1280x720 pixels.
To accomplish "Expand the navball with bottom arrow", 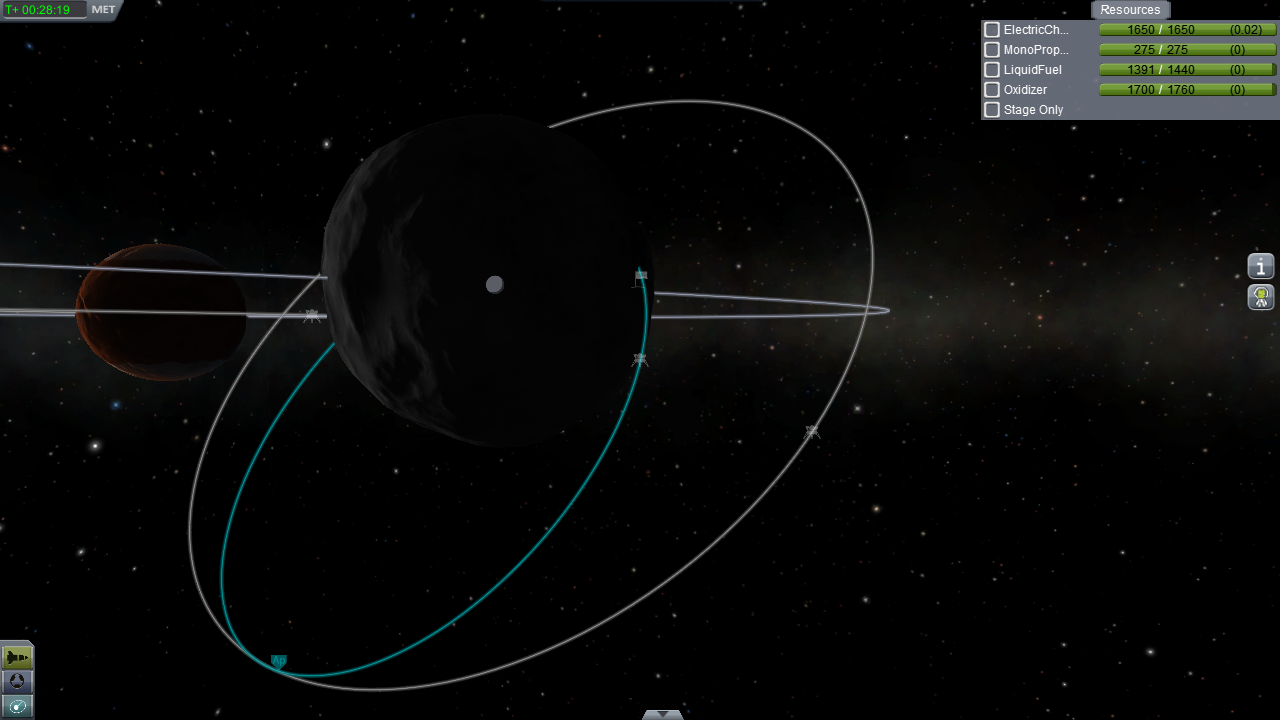I will [x=662, y=714].
